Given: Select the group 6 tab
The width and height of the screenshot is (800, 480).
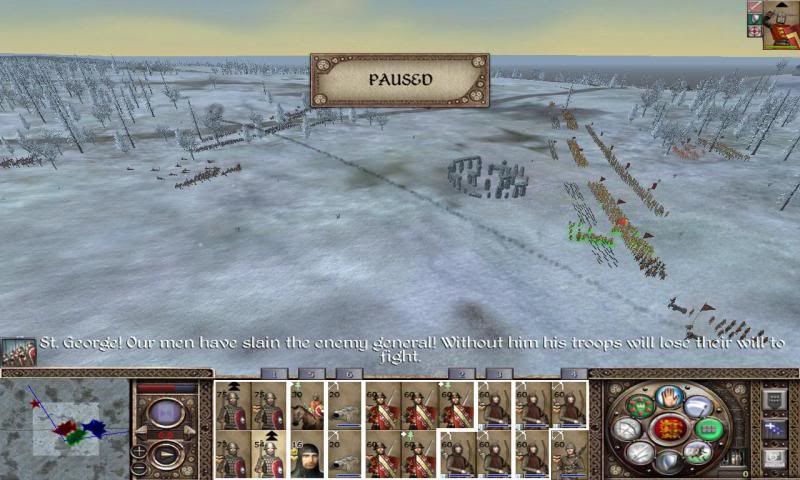Looking at the screenshot, I should click(348, 374).
